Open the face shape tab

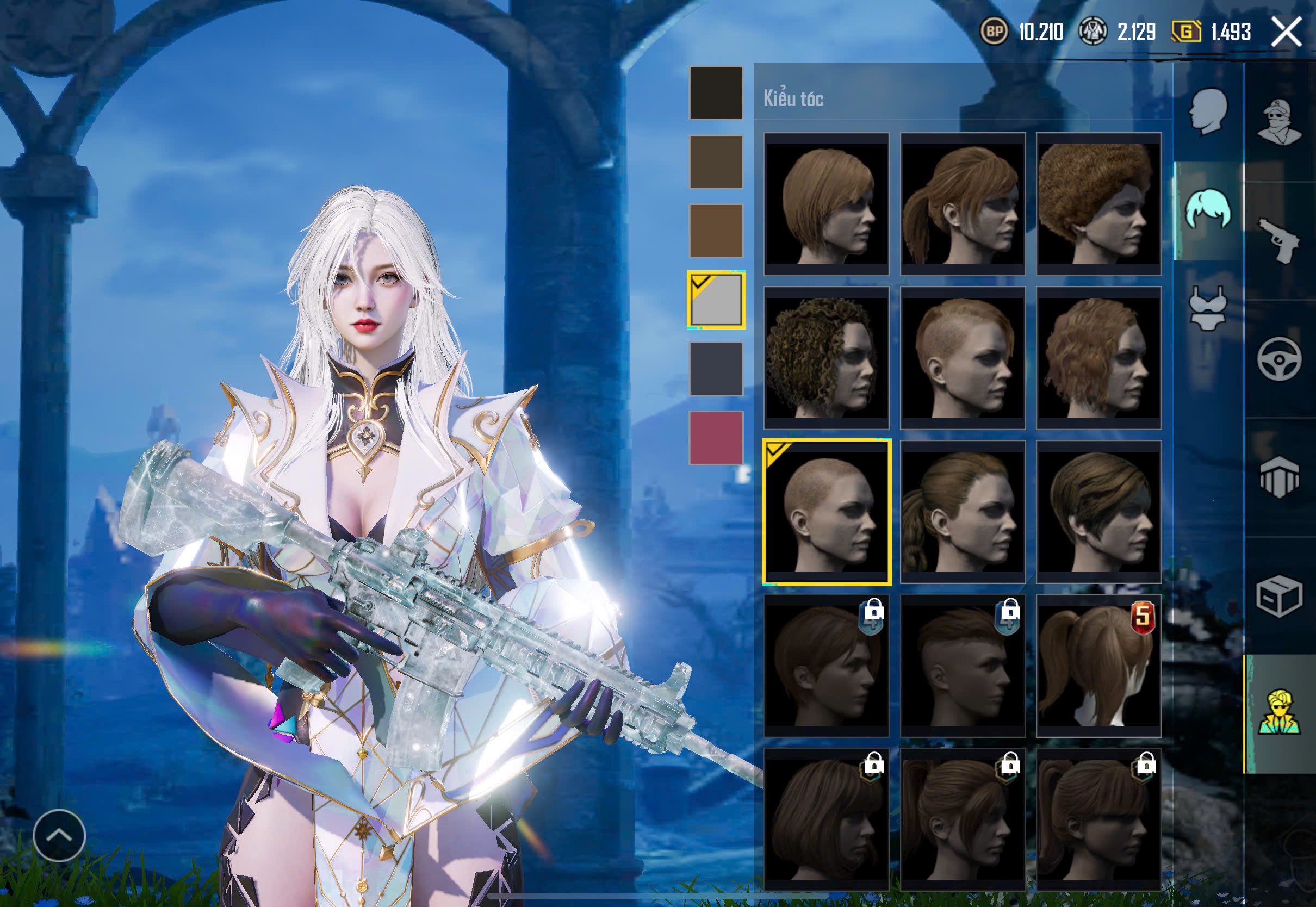1209,111
